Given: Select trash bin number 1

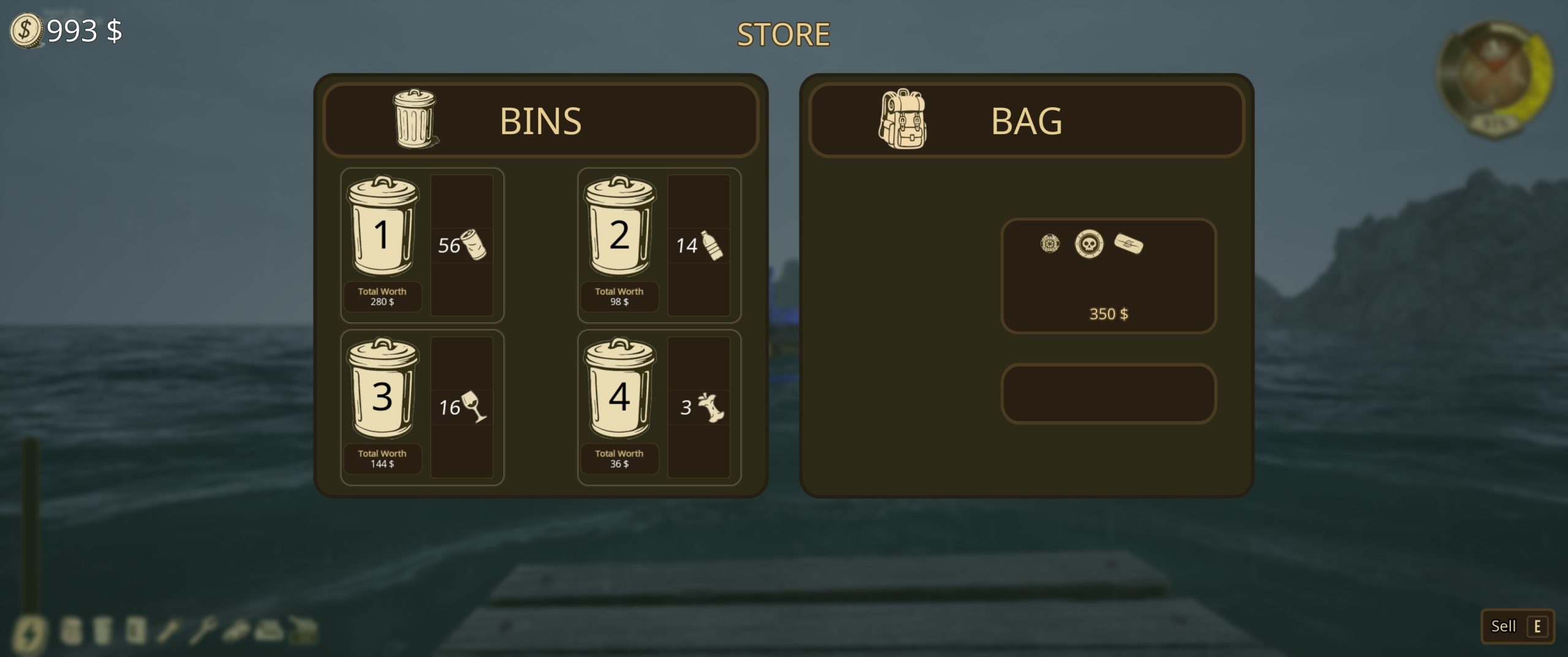Looking at the screenshot, I should [382, 227].
